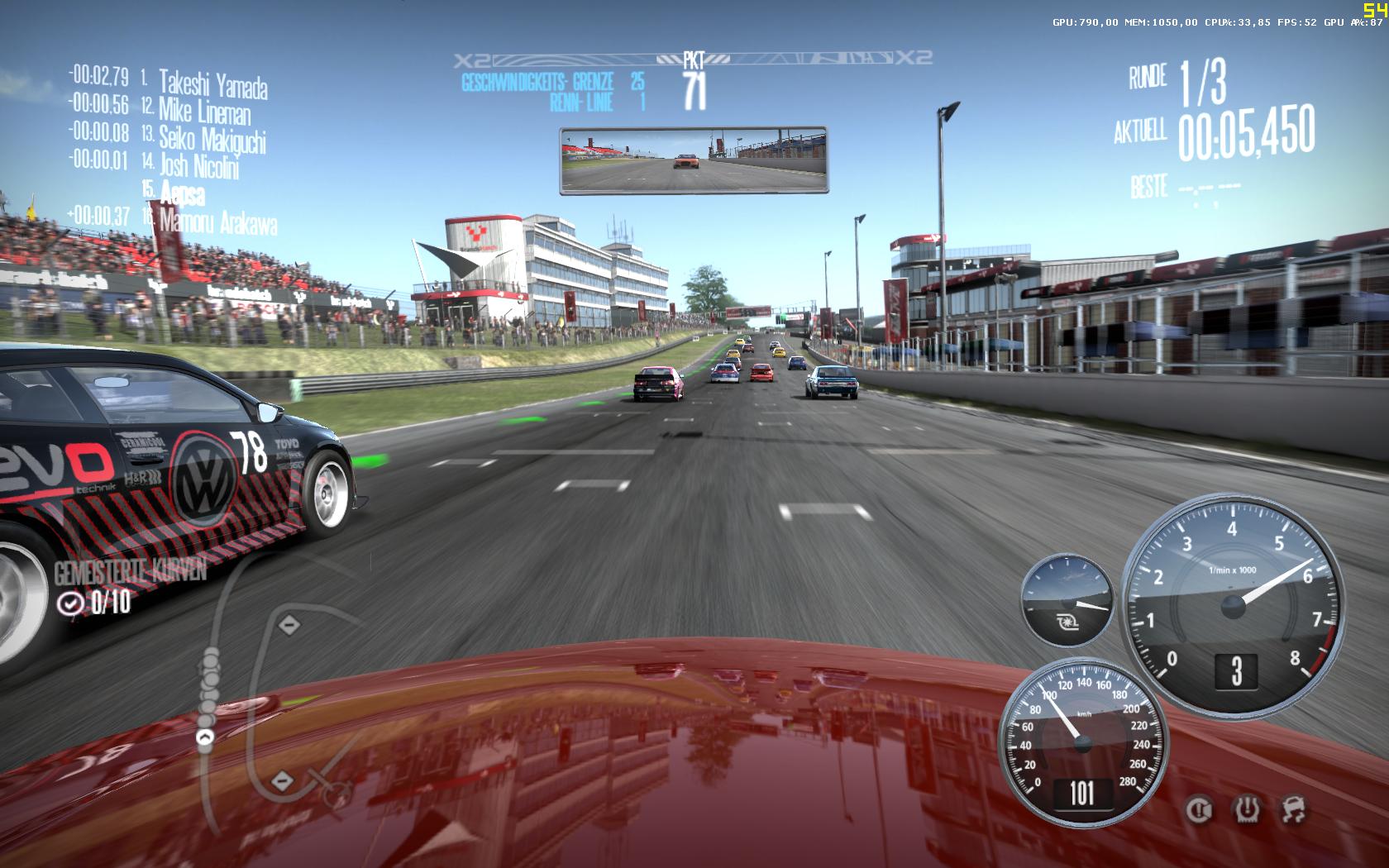Viewport: 1389px width, 868px height.
Task: Select the highlighted Aepsa player row
Action: [x=184, y=193]
